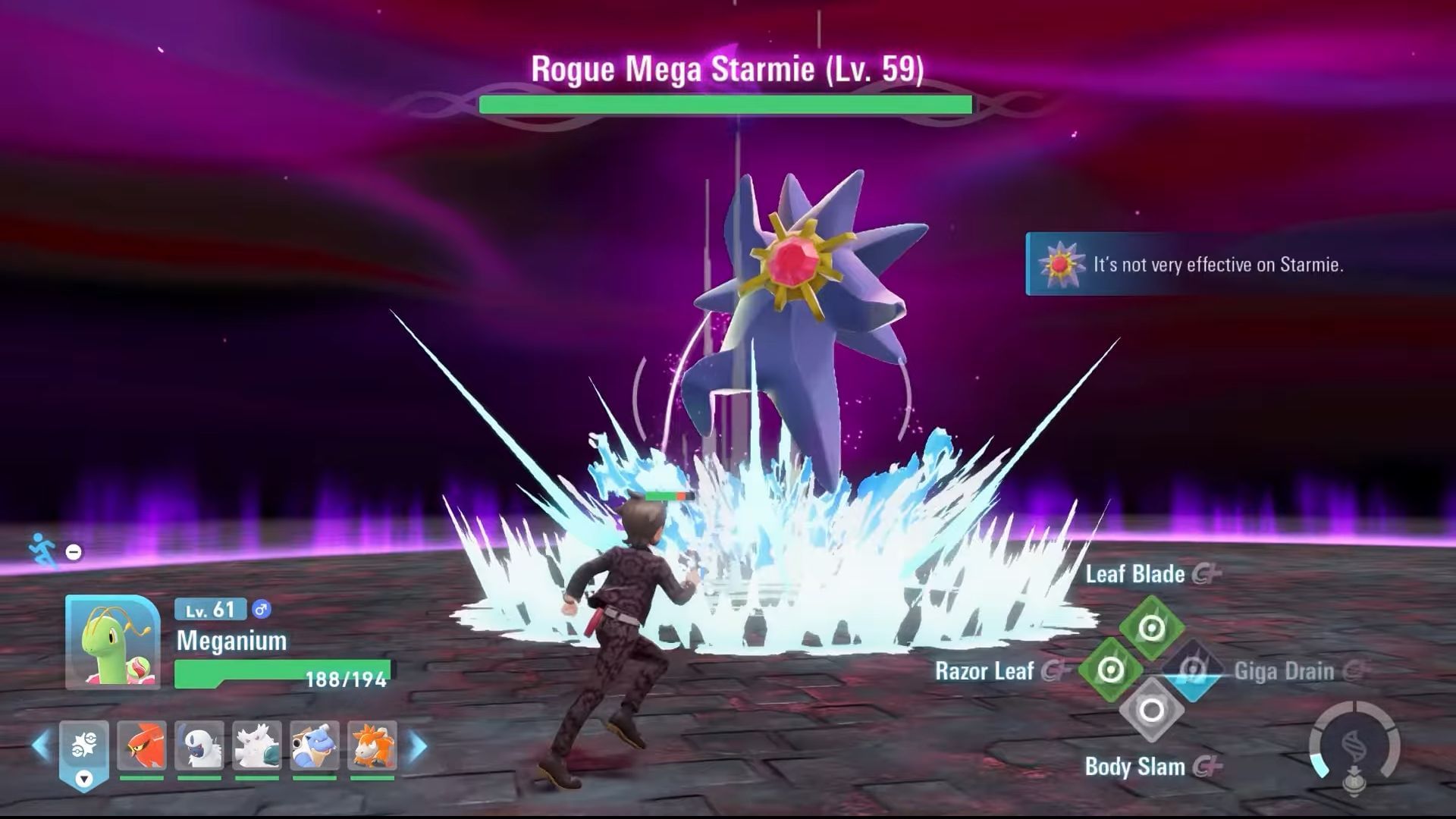Switch to Abomasnow in the party
The height and width of the screenshot is (819, 1456).
[x=257, y=746]
